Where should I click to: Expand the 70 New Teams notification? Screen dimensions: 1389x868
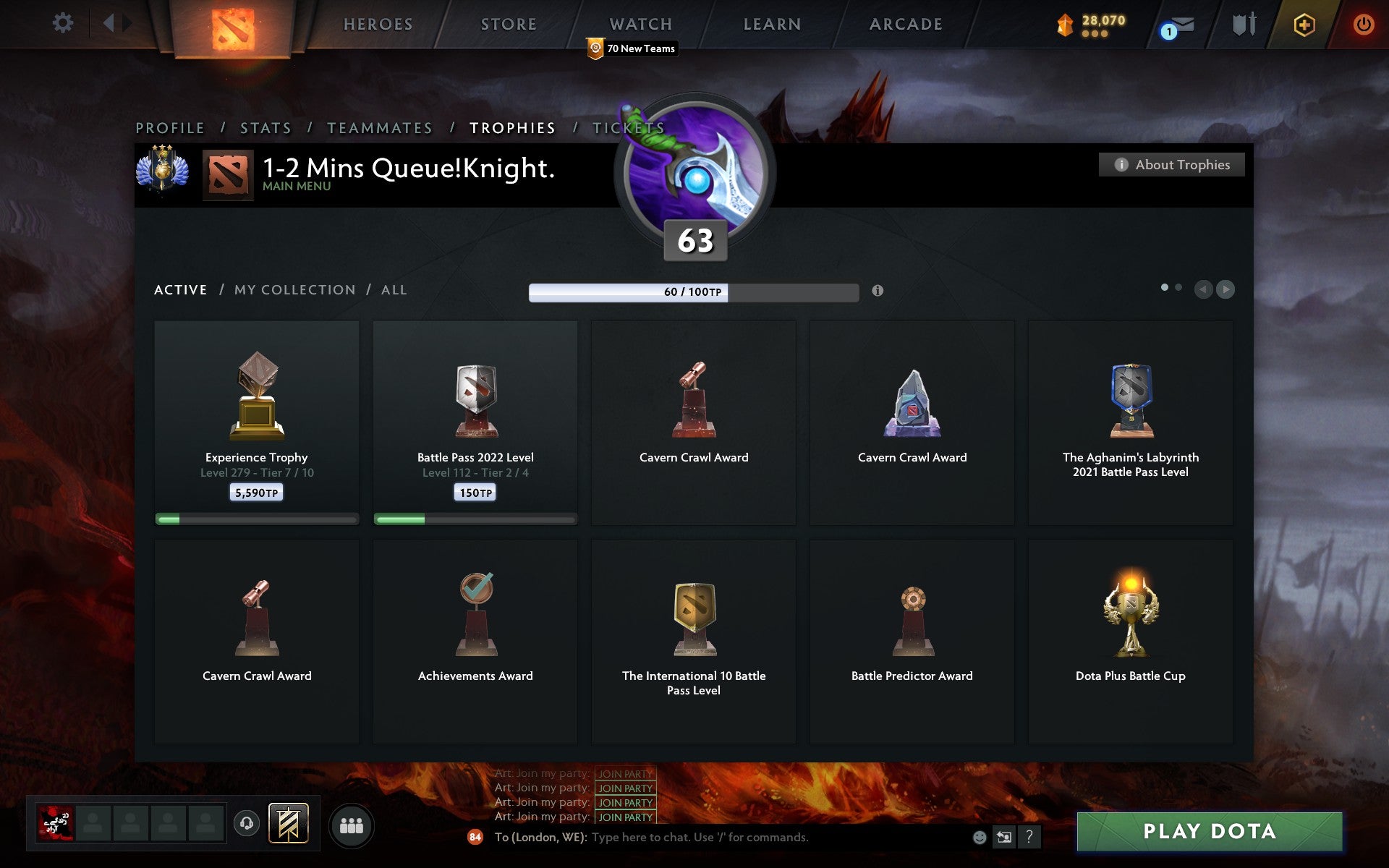click(631, 48)
